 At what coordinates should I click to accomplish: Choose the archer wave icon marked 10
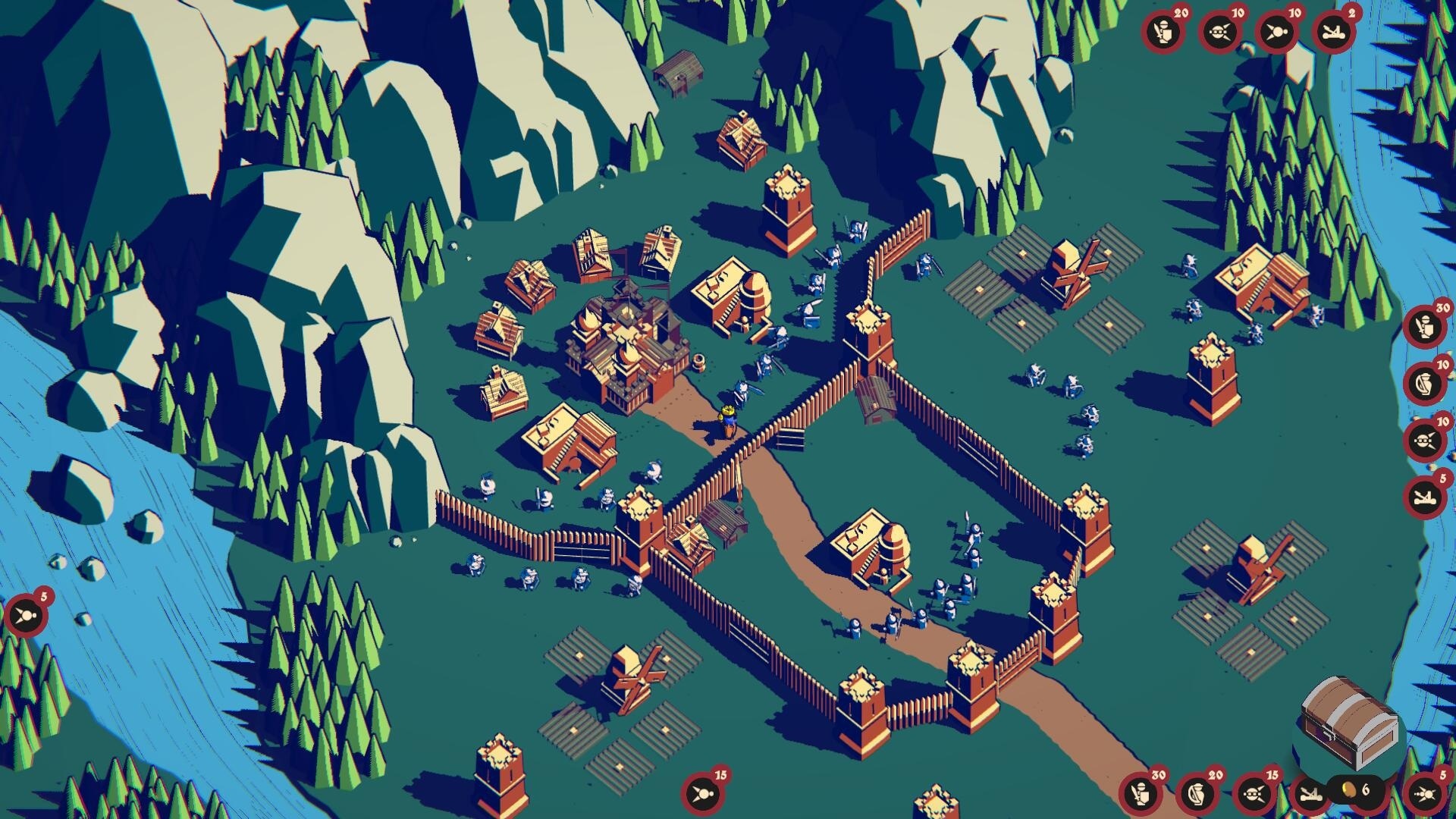(1425, 383)
